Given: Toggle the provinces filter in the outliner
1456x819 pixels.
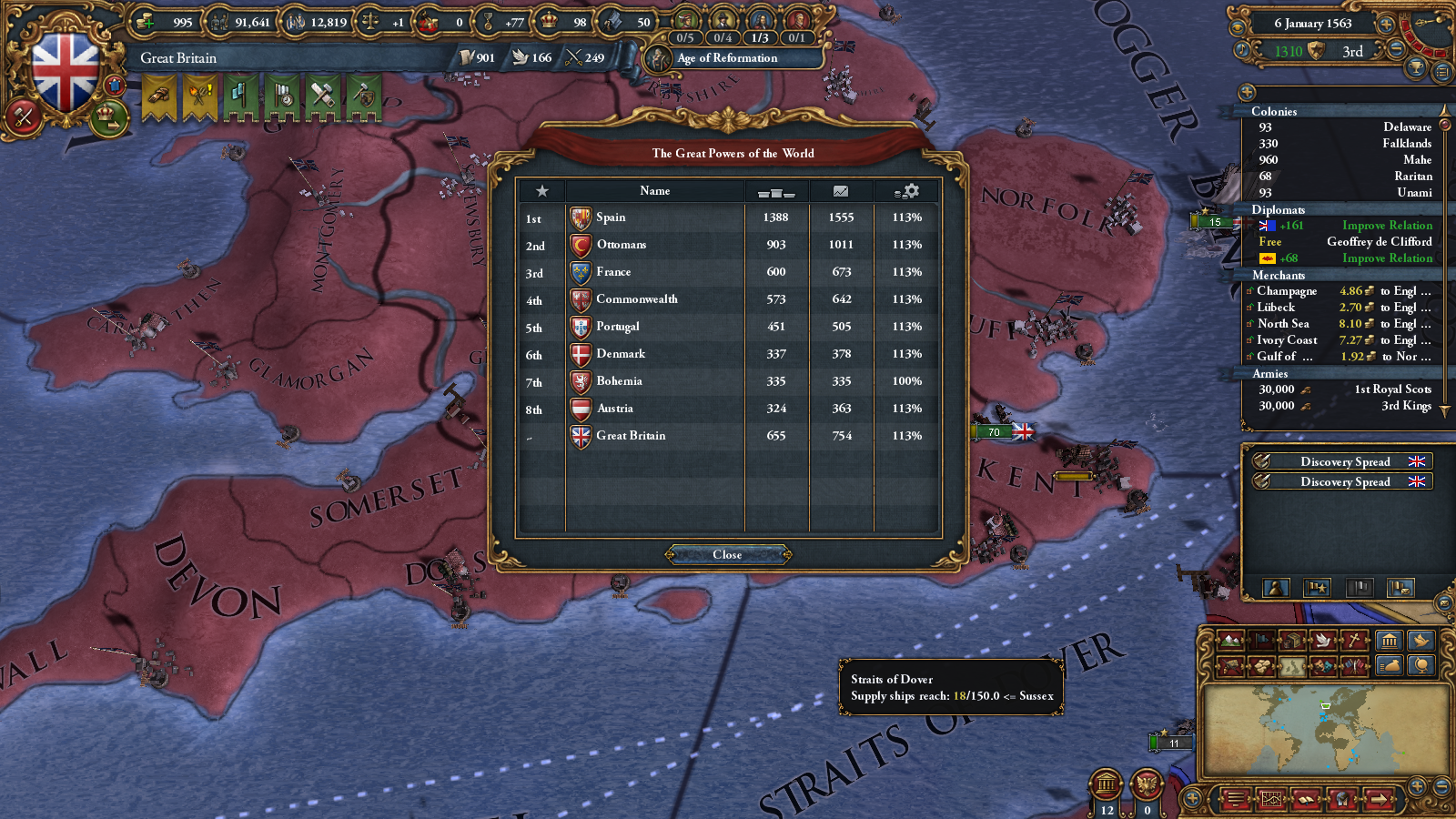Looking at the screenshot, I should point(1360,590).
